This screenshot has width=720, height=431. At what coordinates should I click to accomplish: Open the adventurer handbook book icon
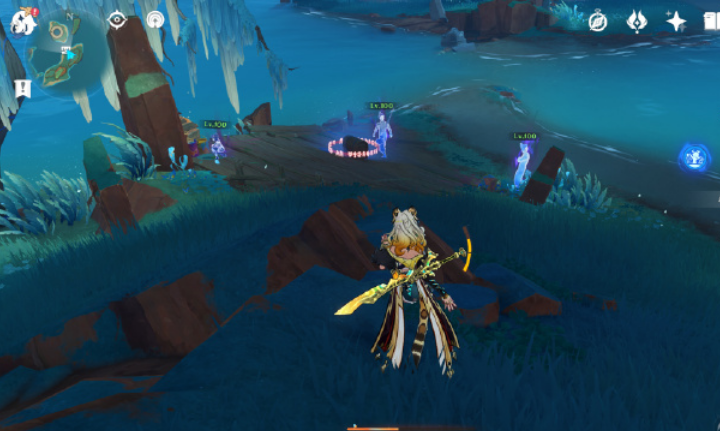pyautogui.click(x=711, y=21)
